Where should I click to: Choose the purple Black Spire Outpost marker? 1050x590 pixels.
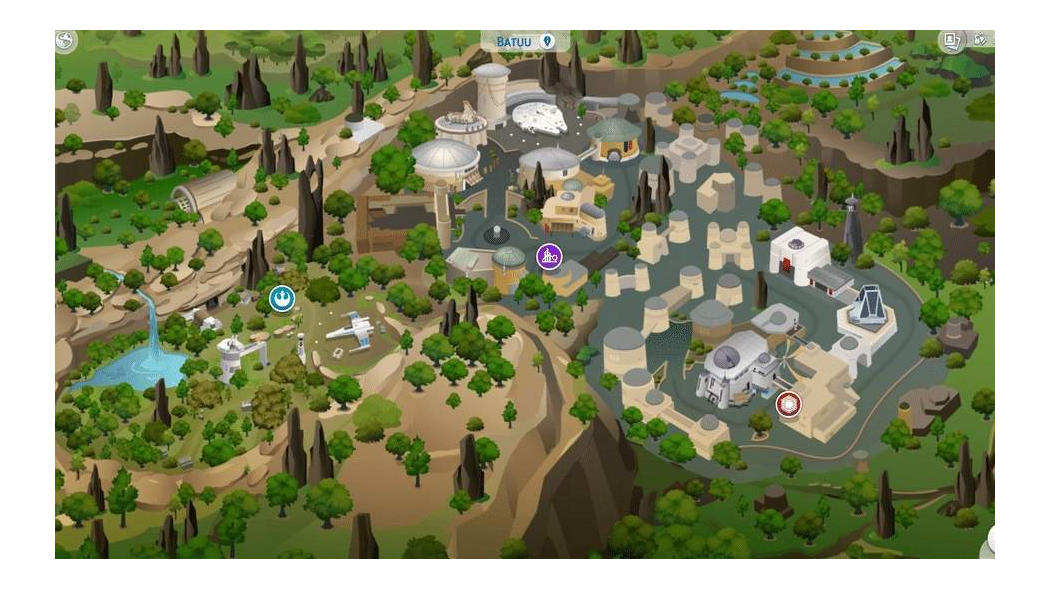[x=549, y=256]
